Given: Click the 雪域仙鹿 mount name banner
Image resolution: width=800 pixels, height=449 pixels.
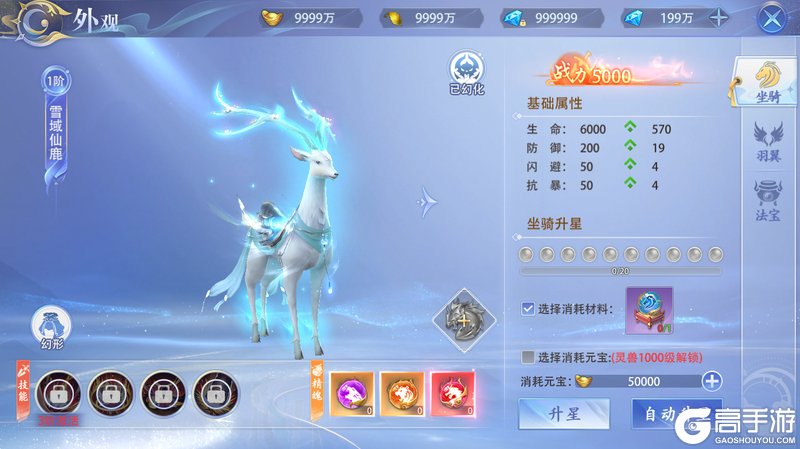Looking at the screenshot, I should (55, 140).
